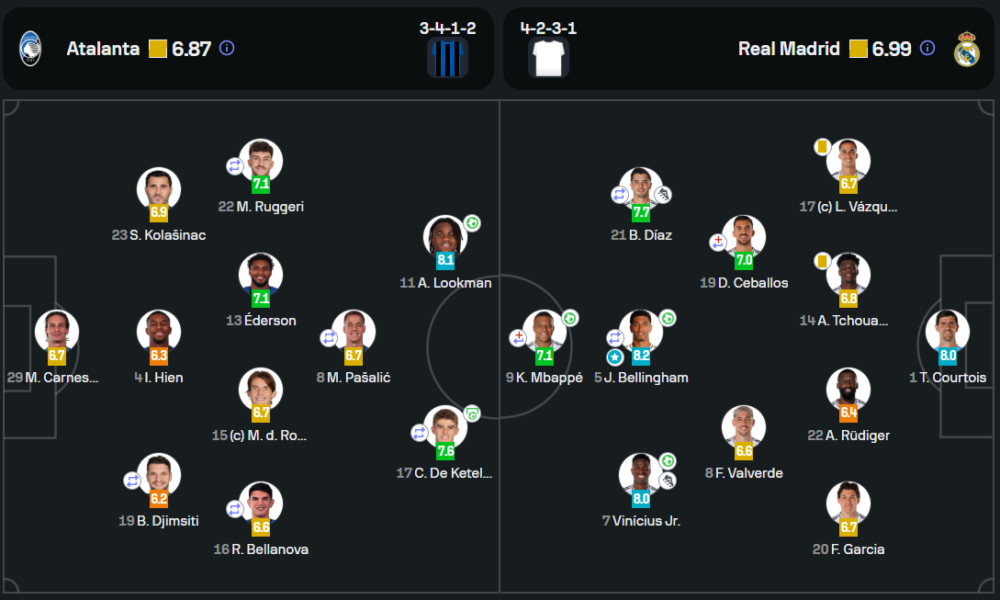Select M. Carnesecchi's goalkeeper avatar
Screen dimensions: 1000x600
click(57, 333)
